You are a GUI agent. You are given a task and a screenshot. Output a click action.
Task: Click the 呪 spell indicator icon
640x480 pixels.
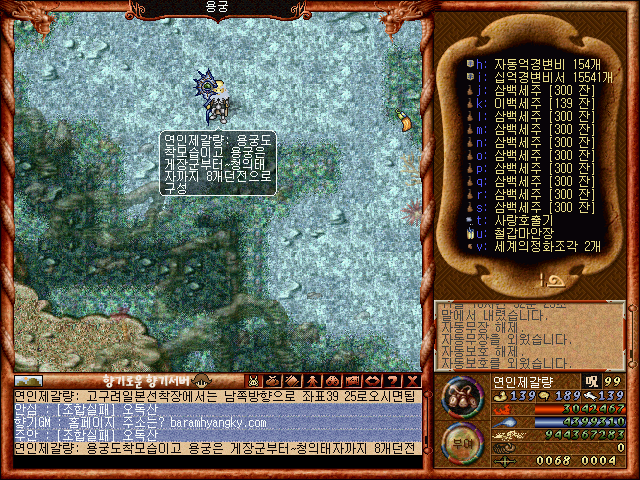coord(592,381)
